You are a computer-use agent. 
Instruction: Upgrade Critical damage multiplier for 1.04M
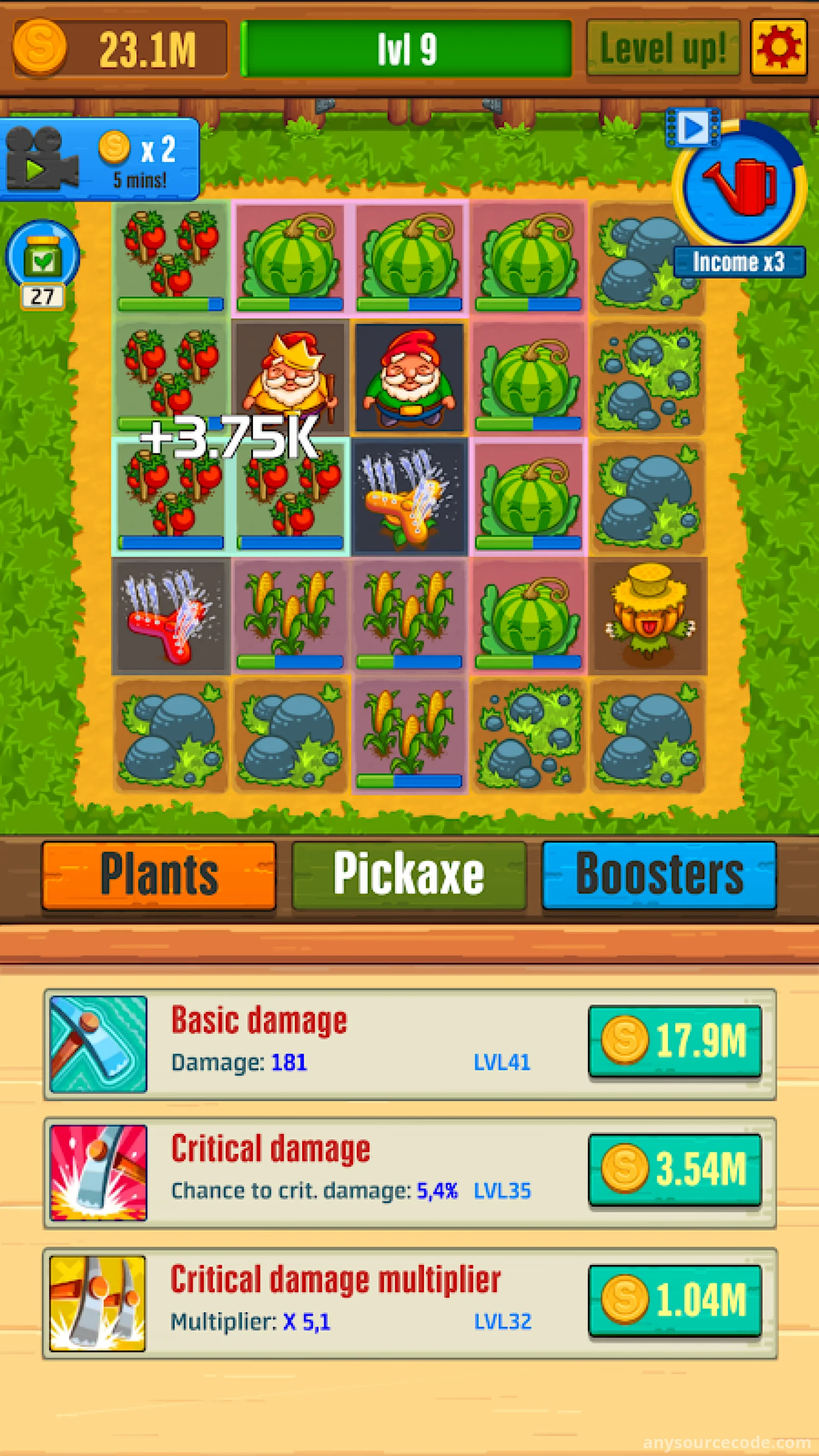674,1300
